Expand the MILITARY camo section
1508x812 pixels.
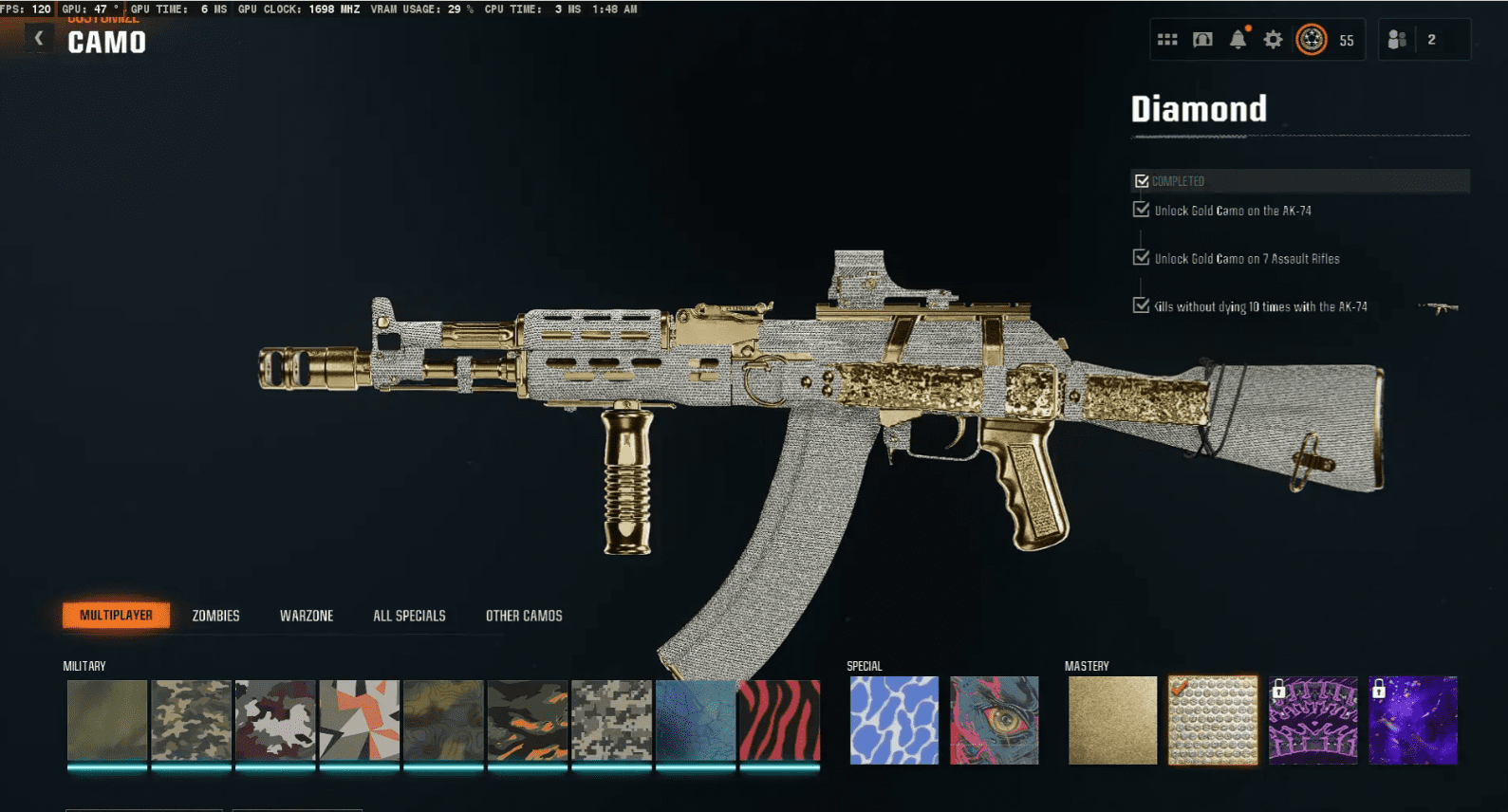point(84,665)
